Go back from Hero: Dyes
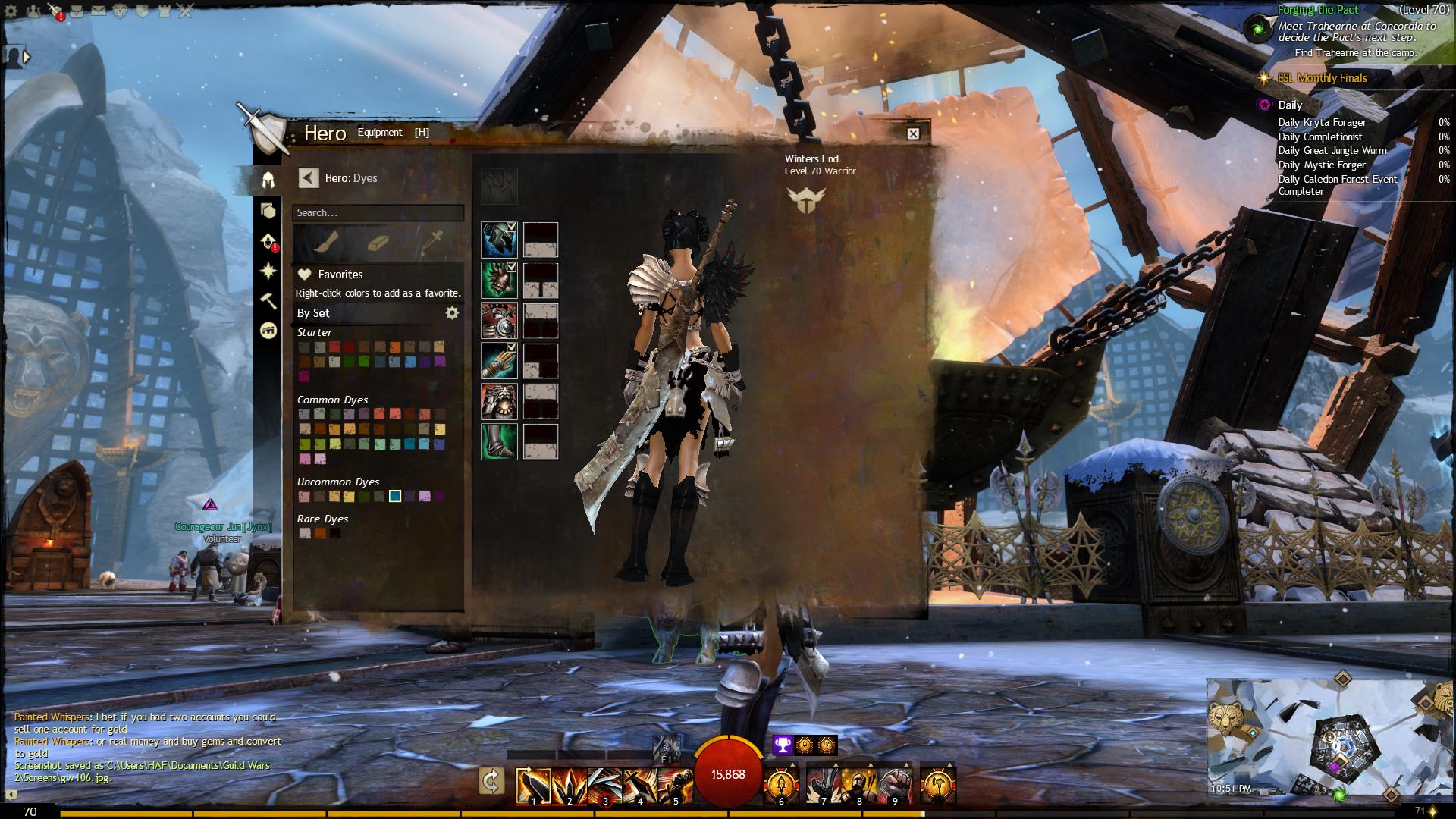Viewport: 1456px width, 819px height. [308, 178]
